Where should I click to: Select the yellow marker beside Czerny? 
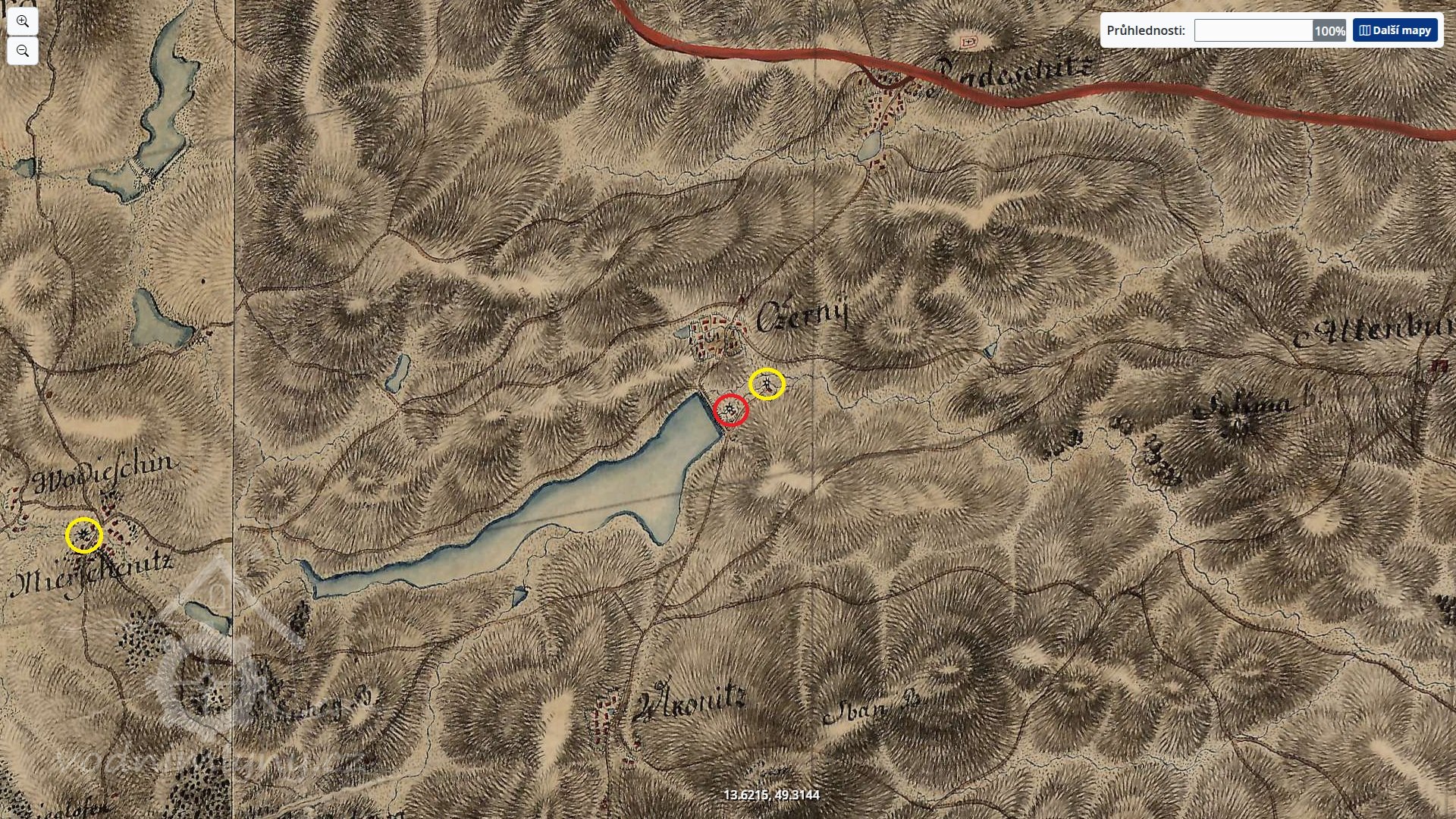point(767,384)
